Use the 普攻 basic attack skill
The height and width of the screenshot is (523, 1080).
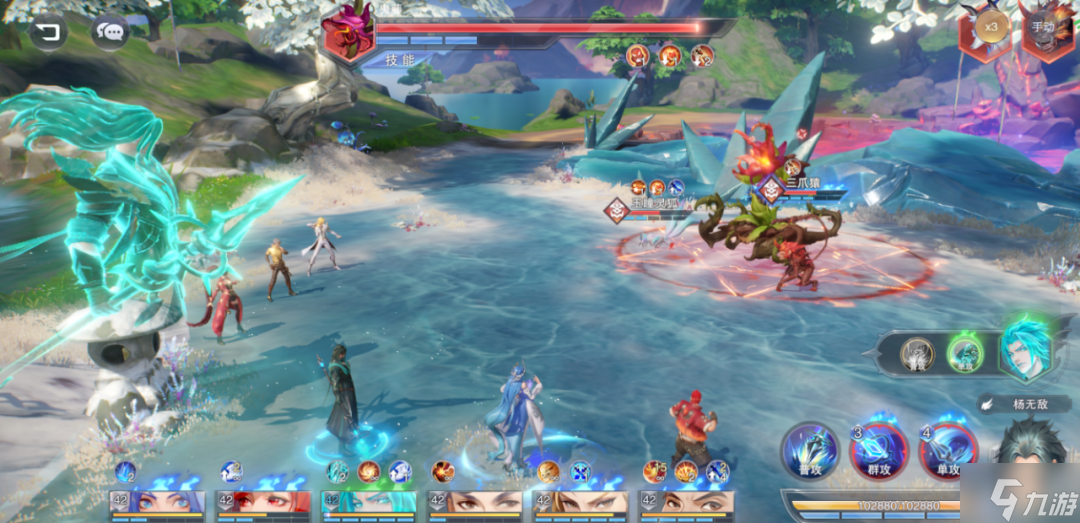click(x=809, y=450)
